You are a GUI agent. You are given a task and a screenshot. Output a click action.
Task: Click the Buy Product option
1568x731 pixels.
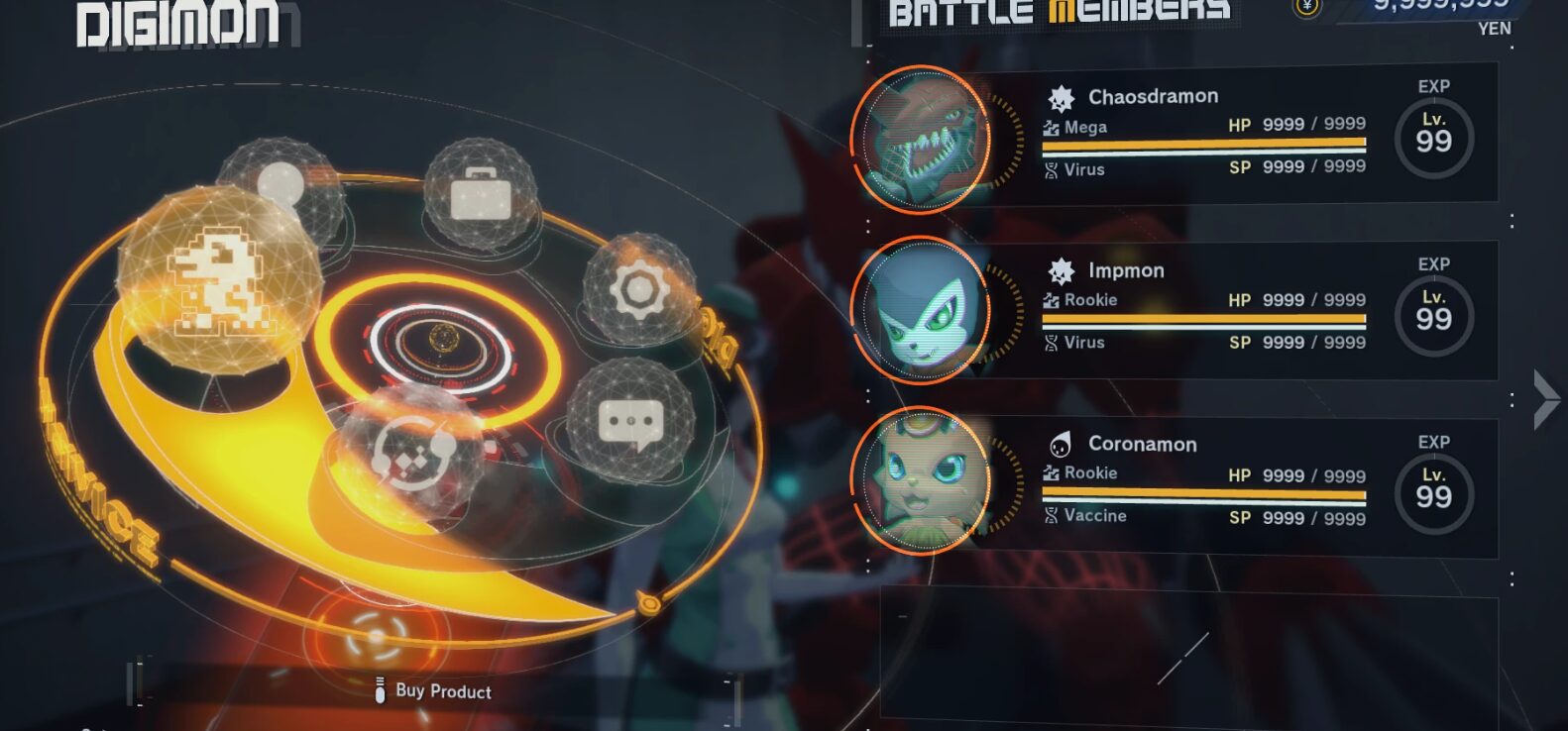tap(443, 691)
